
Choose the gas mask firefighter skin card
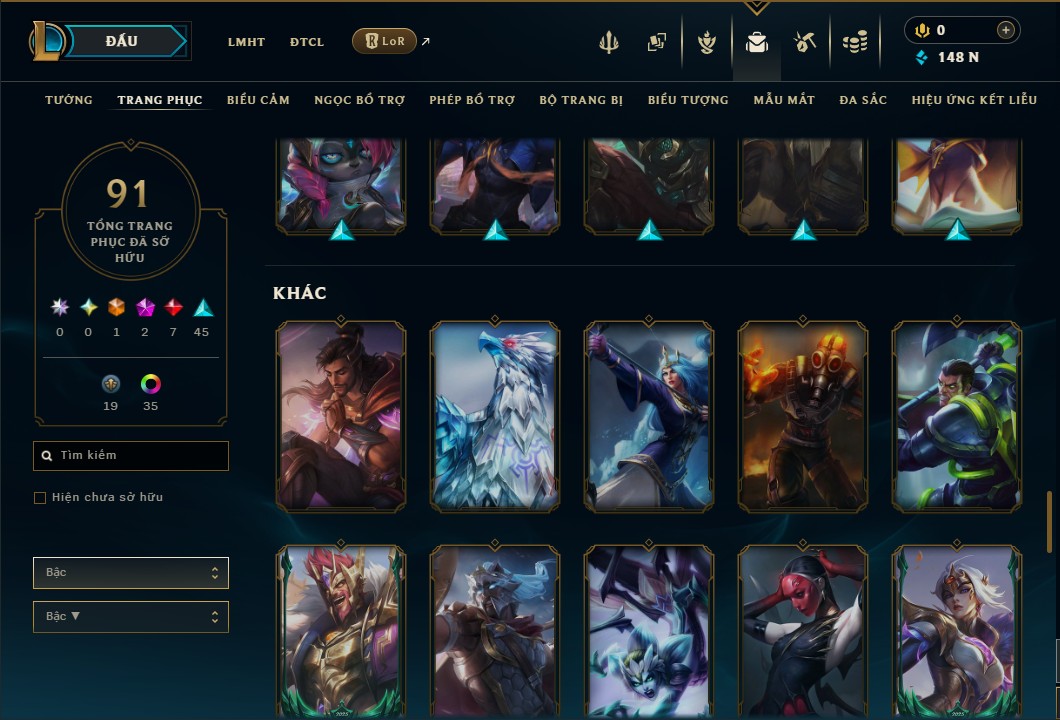(803, 416)
